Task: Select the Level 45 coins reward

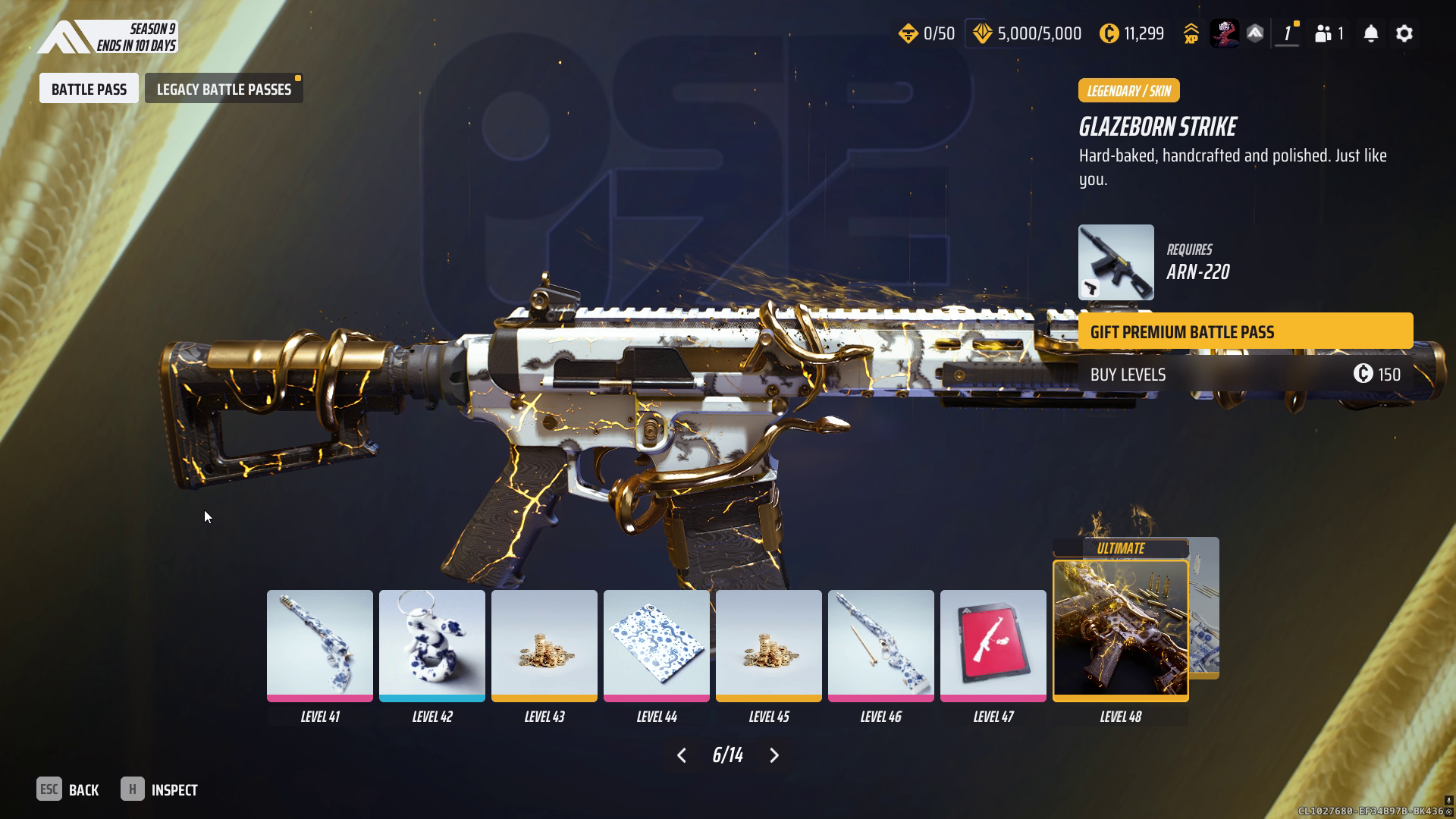Action: (x=768, y=645)
